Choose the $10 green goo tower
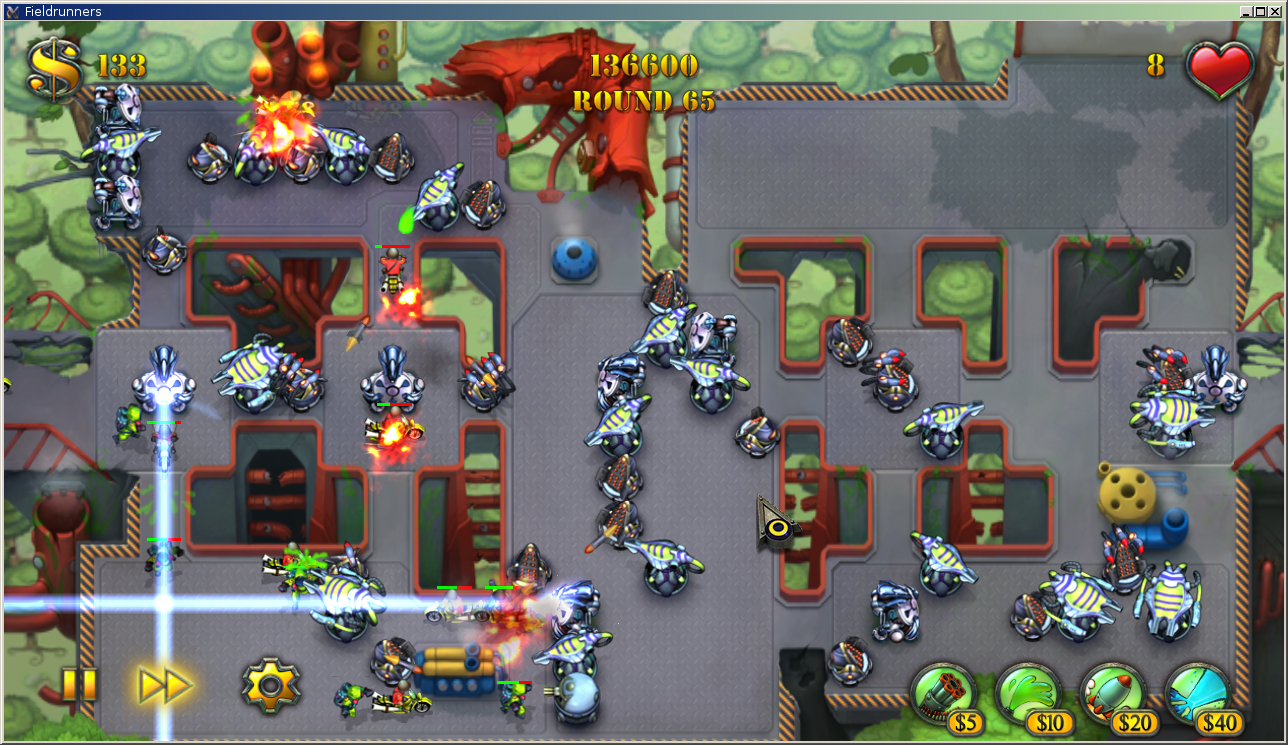 pyautogui.click(x=1028, y=695)
